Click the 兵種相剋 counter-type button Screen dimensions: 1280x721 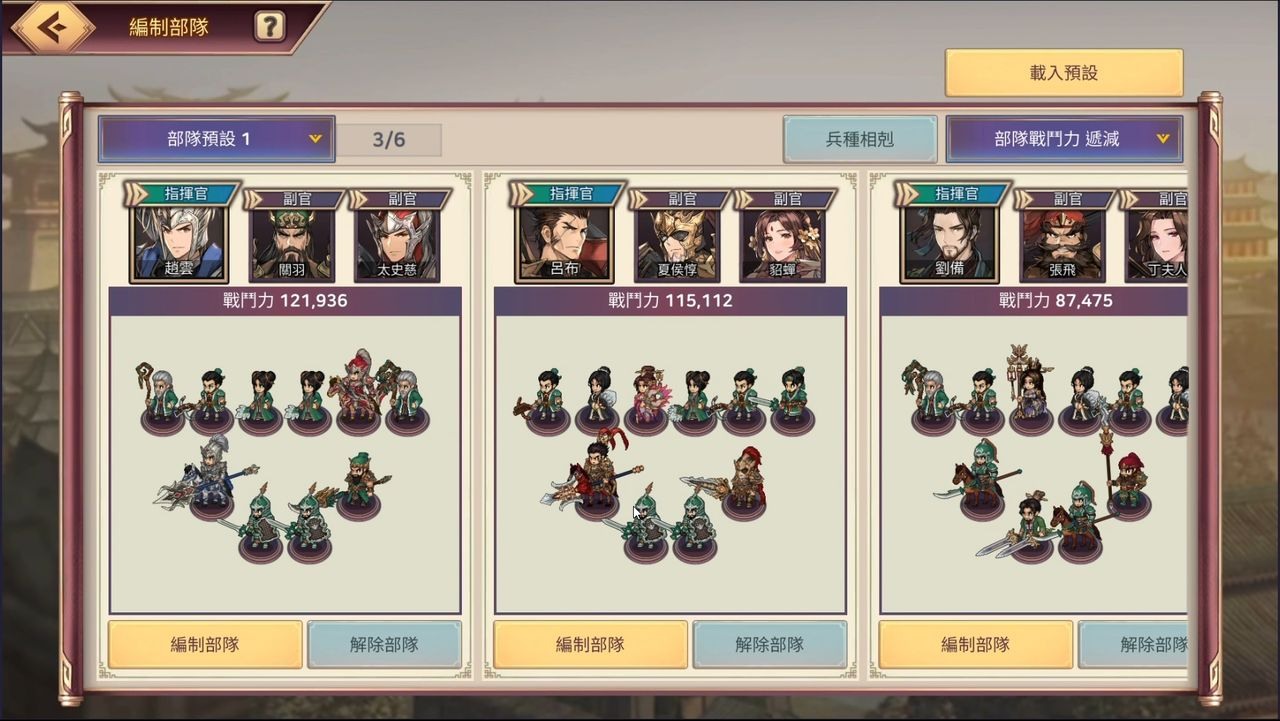(862, 139)
